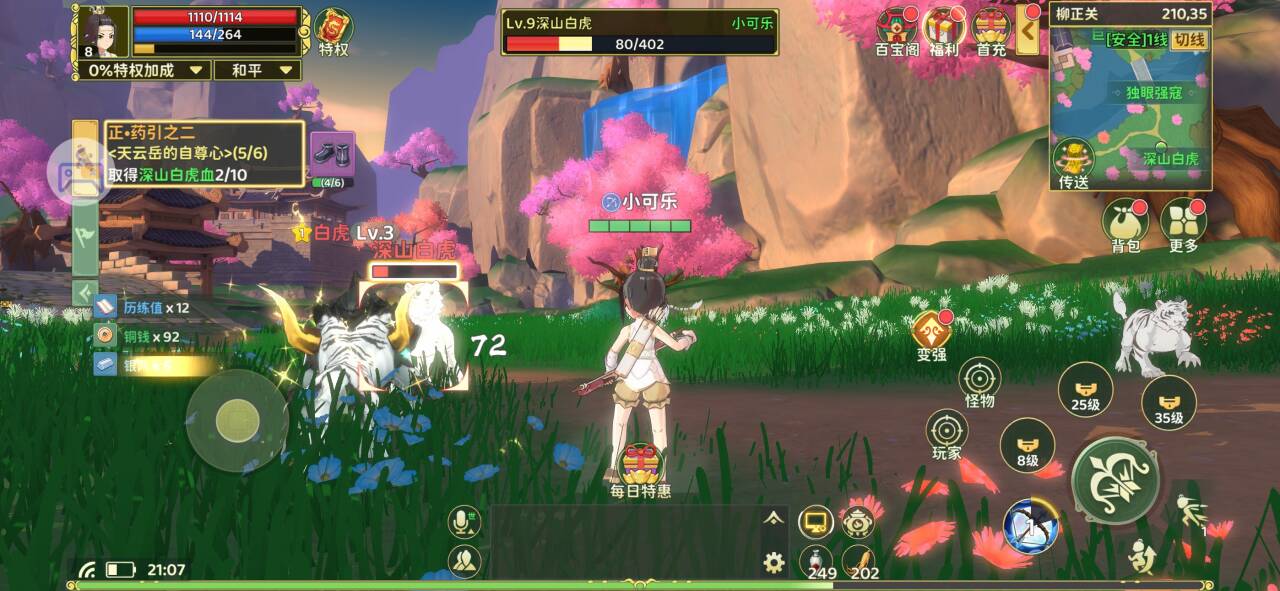Image resolution: width=1280 pixels, height=591 pixels.
Task: Open the 百宝阁 shop
Action: 897,30
